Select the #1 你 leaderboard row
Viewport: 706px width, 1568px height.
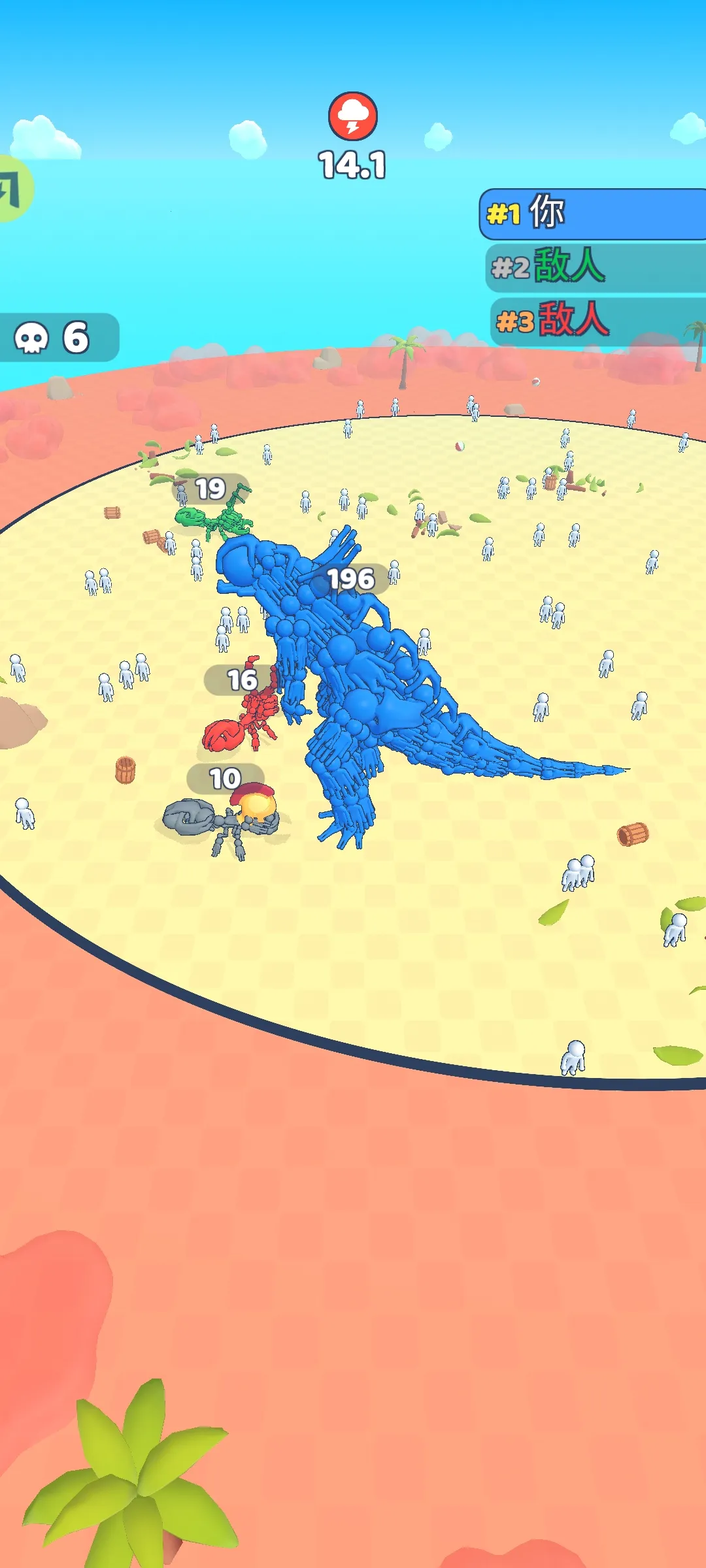point(594,214)
